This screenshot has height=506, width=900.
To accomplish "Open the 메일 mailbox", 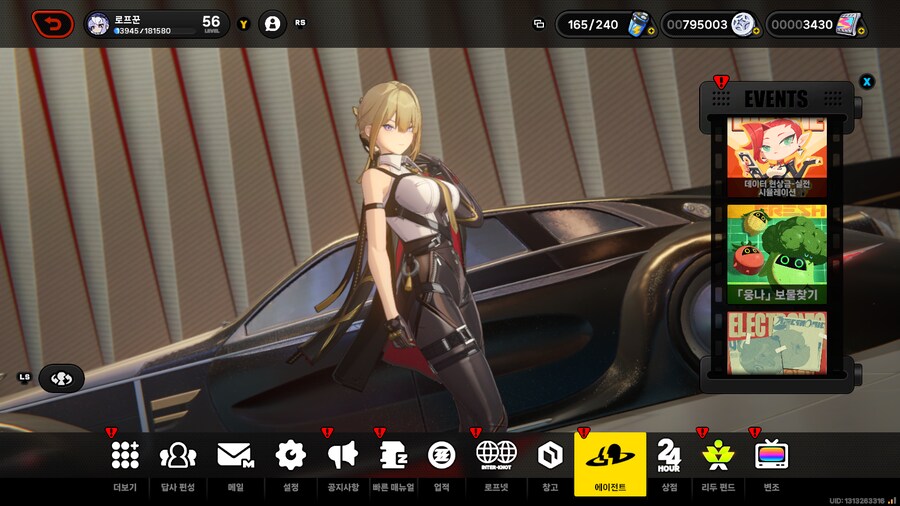I will click(235, 462).
